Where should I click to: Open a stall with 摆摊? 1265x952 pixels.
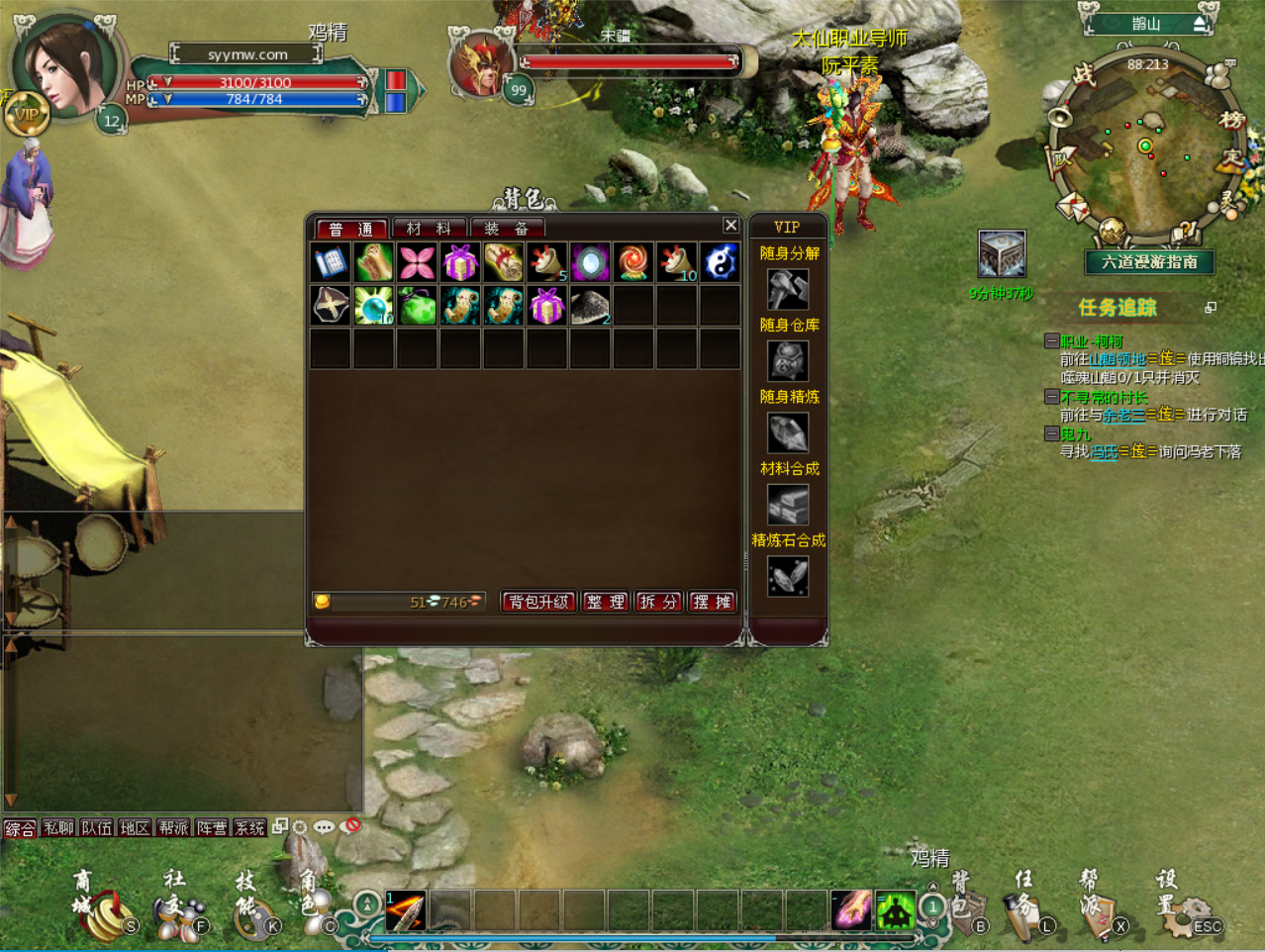(x=712, y=602)
